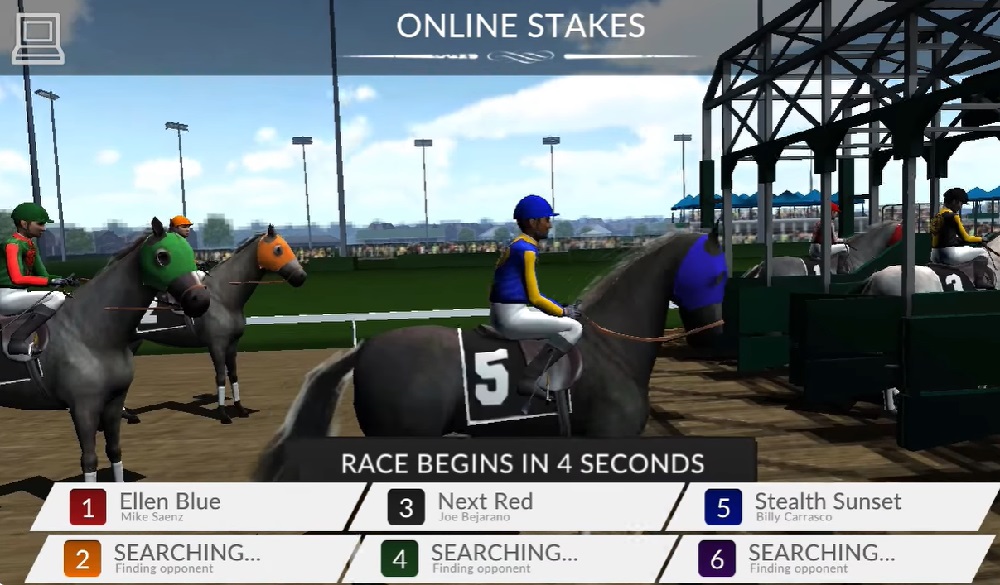Pick Stealth Sunset in slot 5
The width and height of the screenshot is (1000, 585).
click(828, 507)
